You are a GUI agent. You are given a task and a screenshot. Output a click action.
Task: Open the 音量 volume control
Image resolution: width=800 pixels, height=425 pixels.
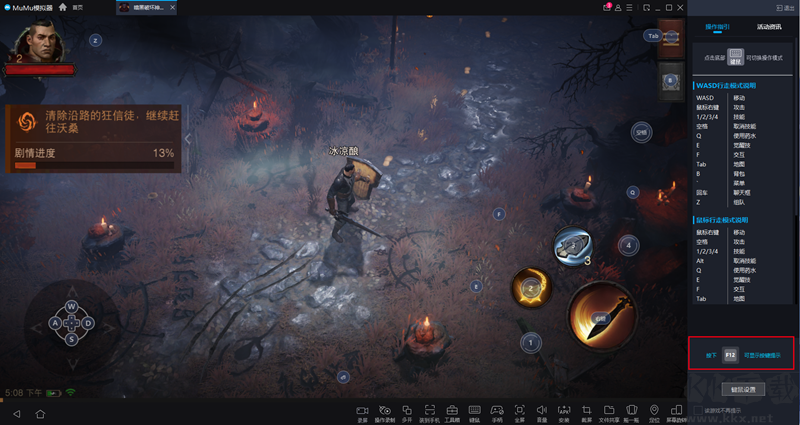point(541,412)
